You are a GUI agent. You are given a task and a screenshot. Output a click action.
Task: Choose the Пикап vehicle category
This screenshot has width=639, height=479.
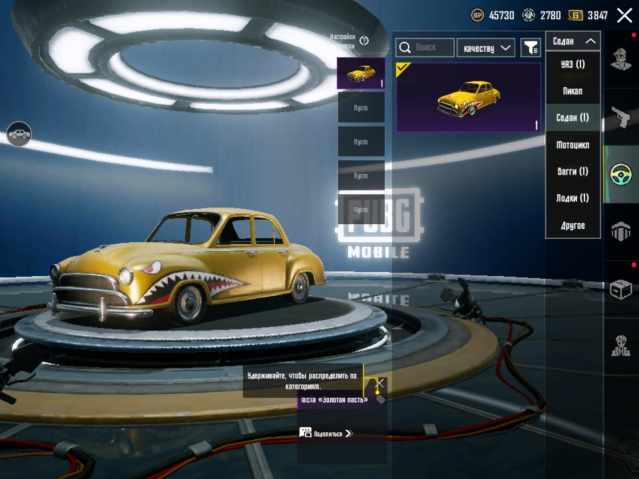click(x=573, y=91)
